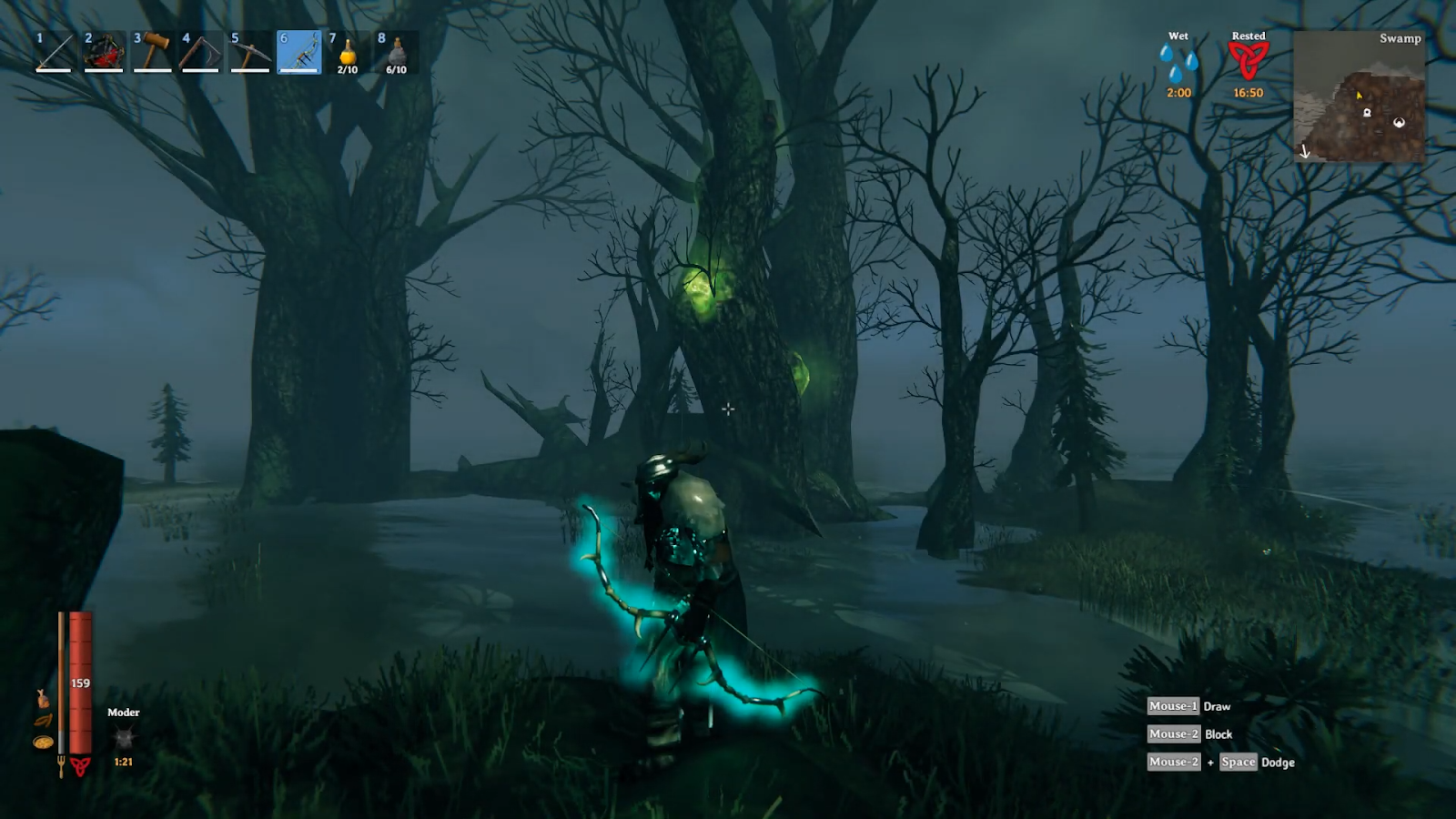
Task: Equip the wooden hammer from the hotbar
Action: [153, 53]
